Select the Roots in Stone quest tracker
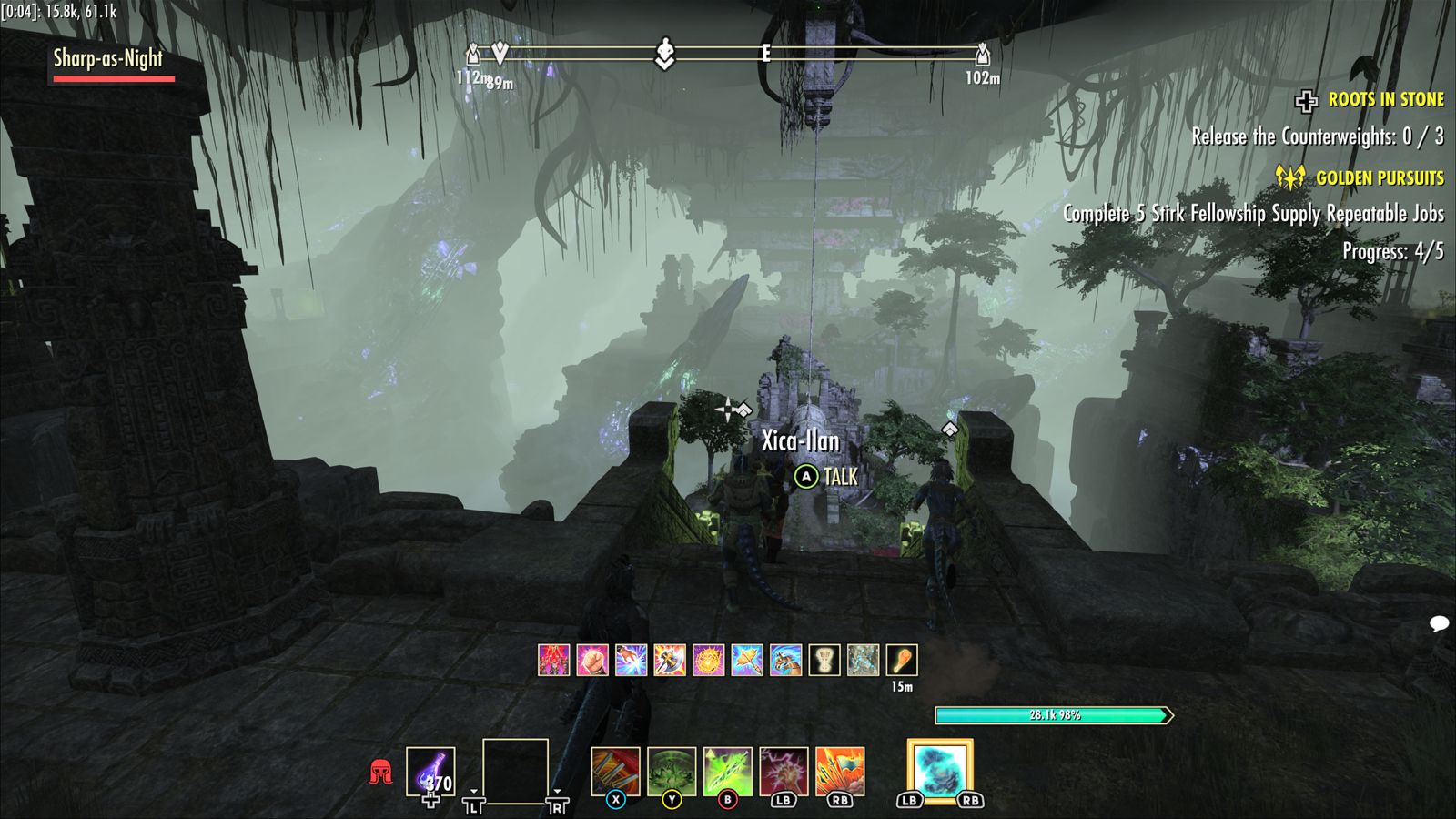 1385,100
